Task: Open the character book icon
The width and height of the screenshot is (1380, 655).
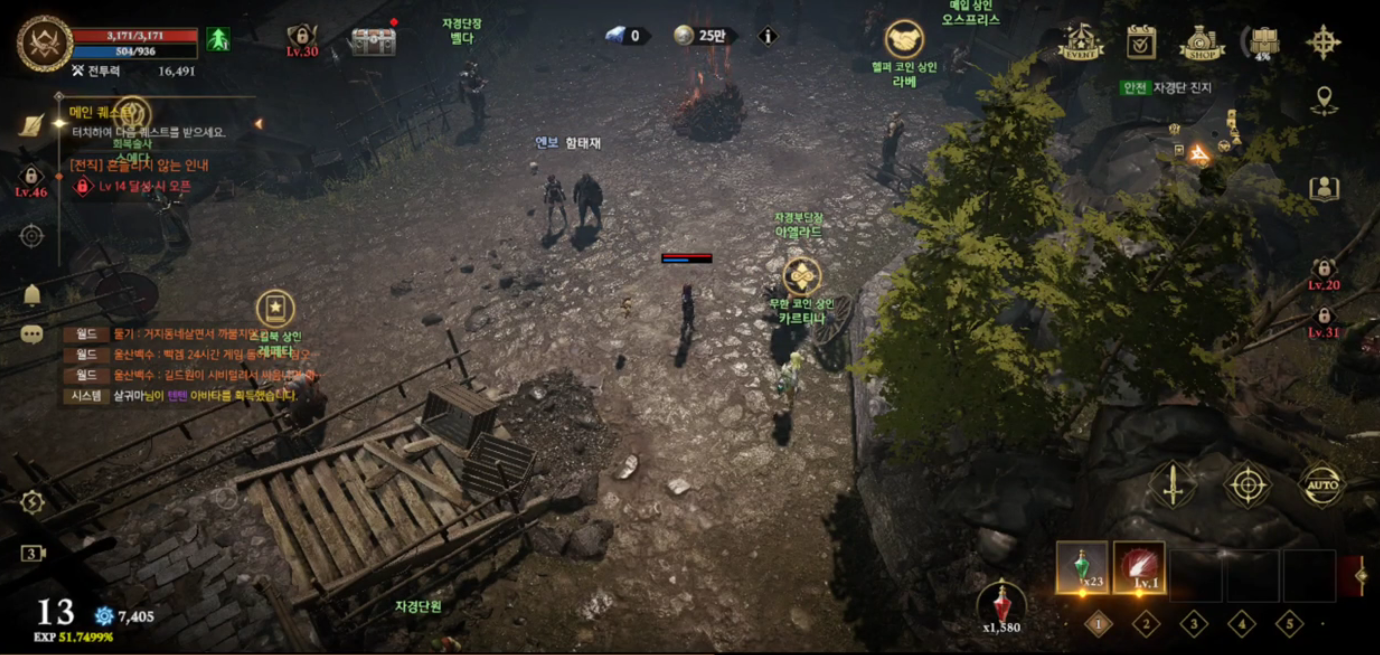Action: click(1324, 188)
